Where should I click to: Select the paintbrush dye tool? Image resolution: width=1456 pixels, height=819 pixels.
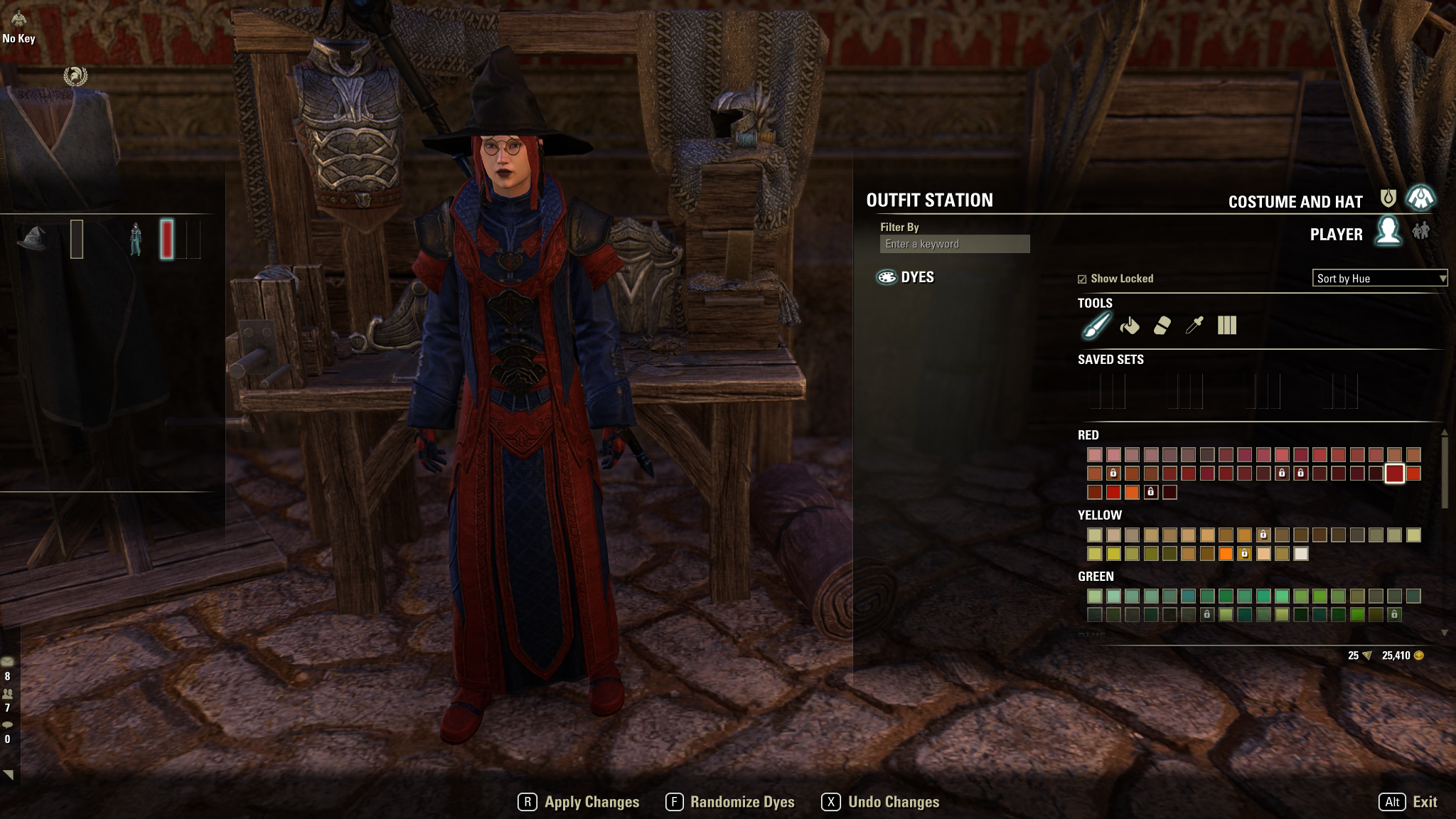pos(1096,326)
